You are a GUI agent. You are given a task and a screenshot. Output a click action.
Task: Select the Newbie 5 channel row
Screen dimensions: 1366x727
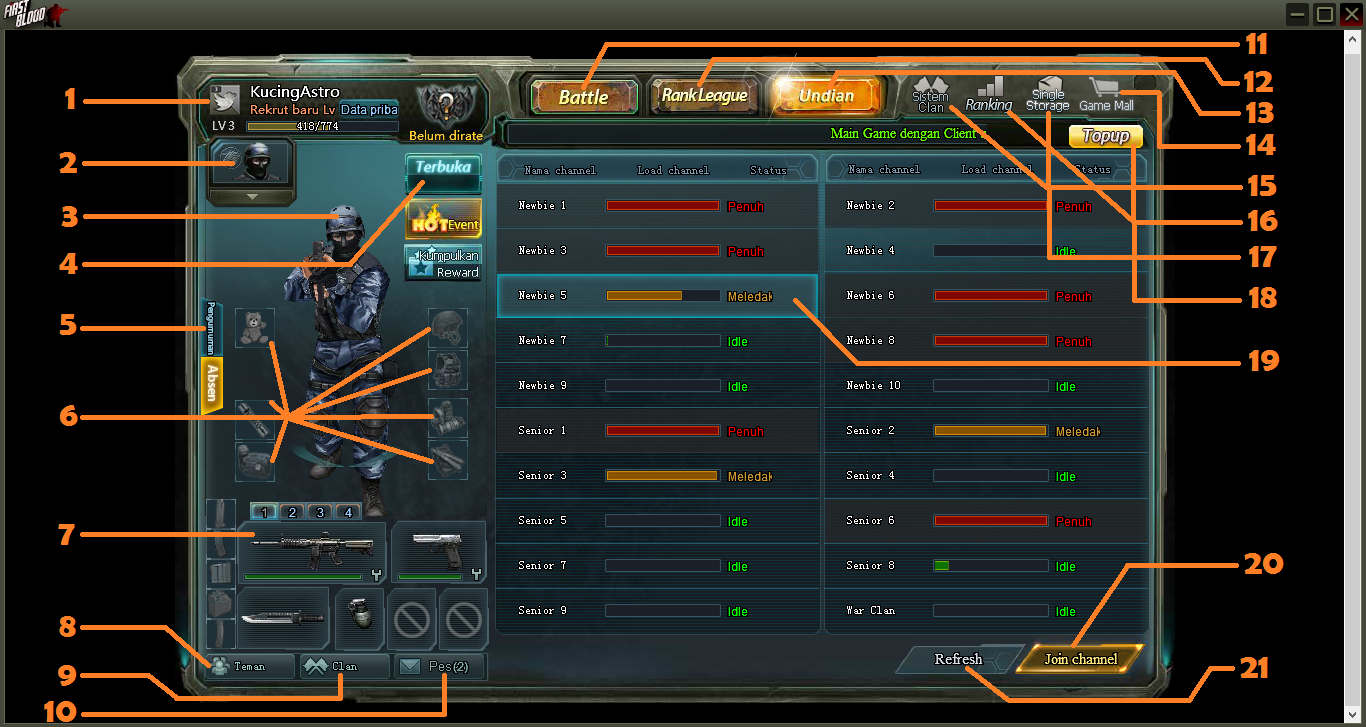pyautogui.click(x=657, y=295)
